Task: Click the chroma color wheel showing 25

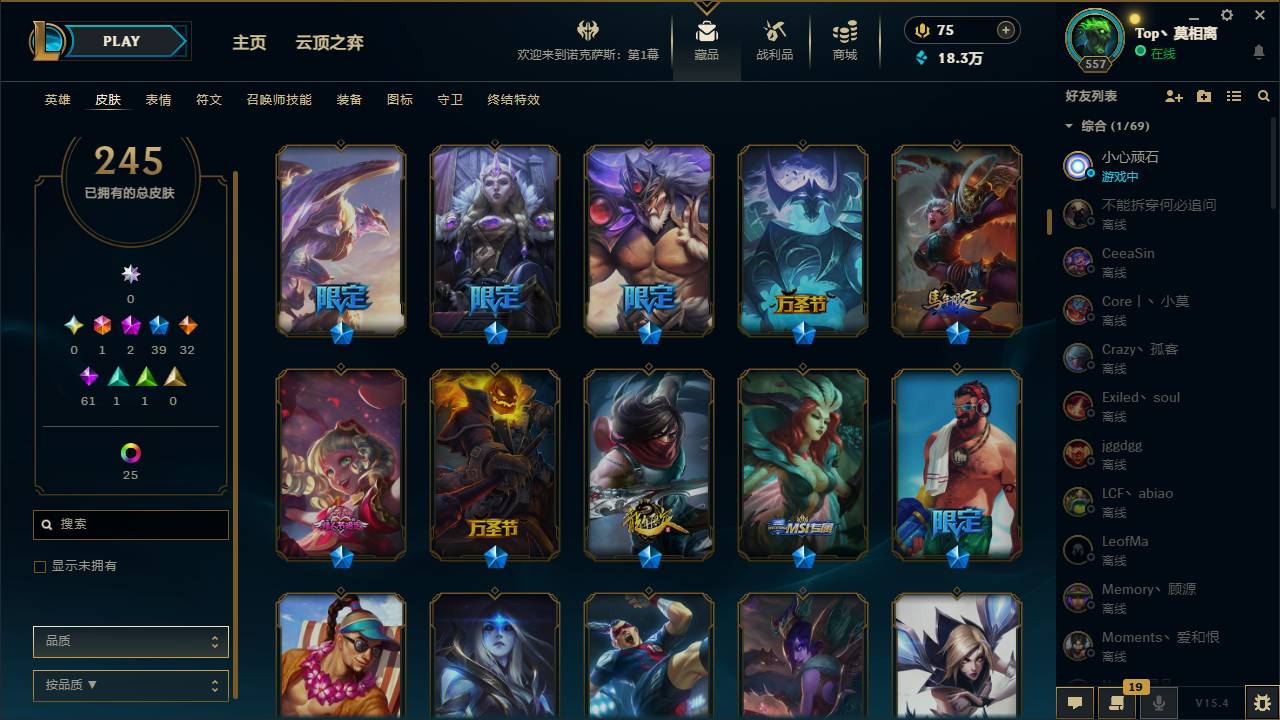Action: (x=130, y=453)
